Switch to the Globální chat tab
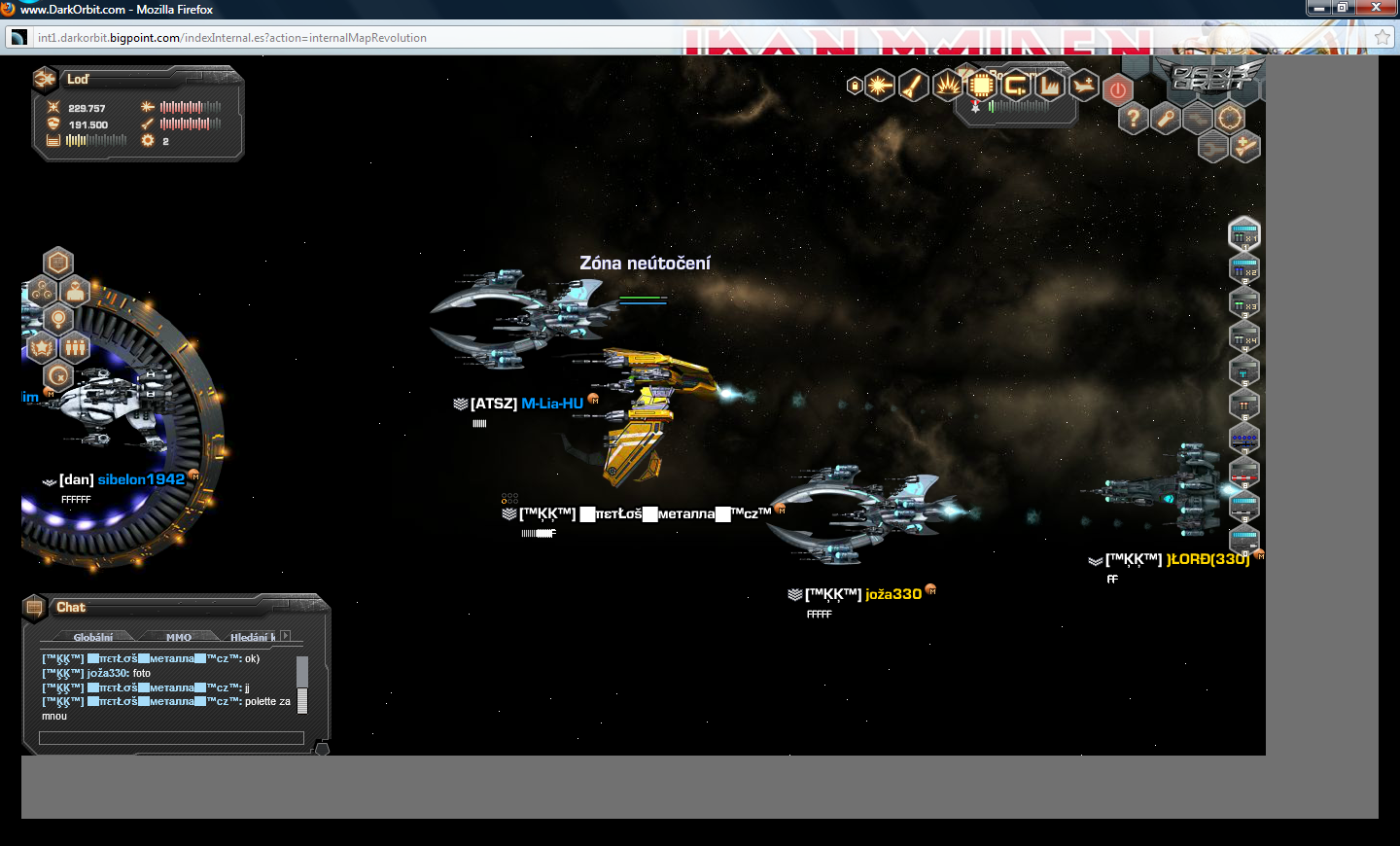The width and height of the screenshot is (1400, 846). (x=93, y=637)
